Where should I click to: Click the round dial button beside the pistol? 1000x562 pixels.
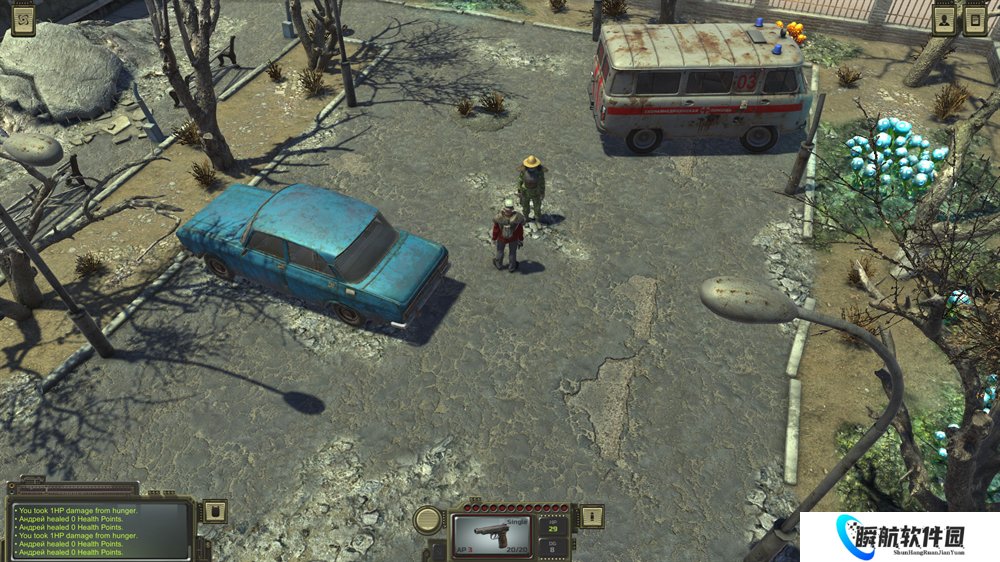click(429, 519)
